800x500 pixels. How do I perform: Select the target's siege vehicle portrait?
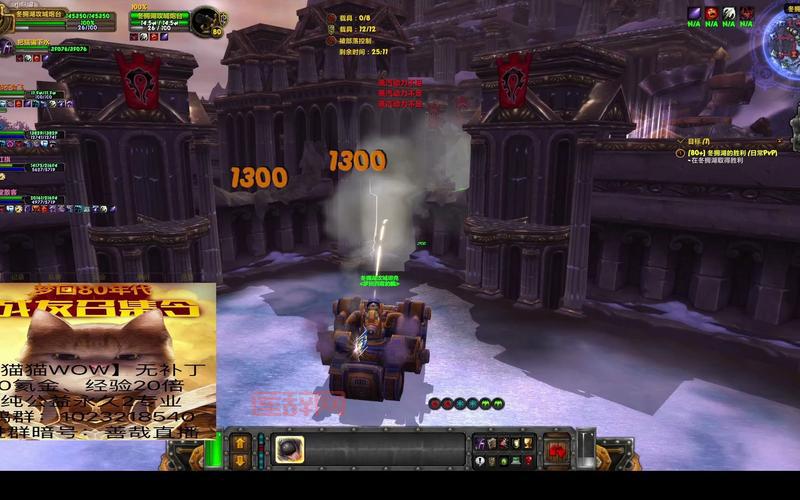[208, 20]
